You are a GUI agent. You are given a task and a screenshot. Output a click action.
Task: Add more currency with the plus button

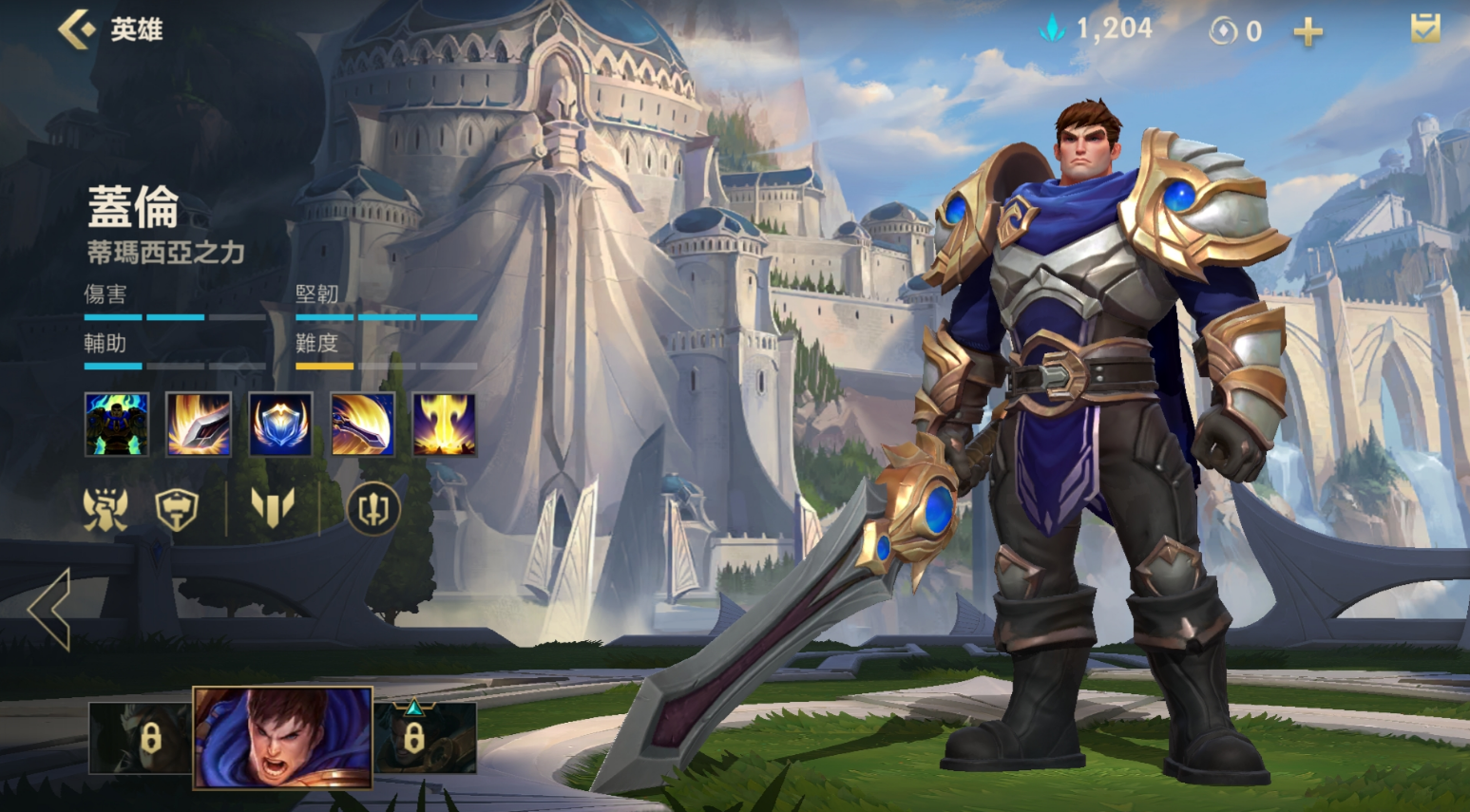(x=1308, y=32)
